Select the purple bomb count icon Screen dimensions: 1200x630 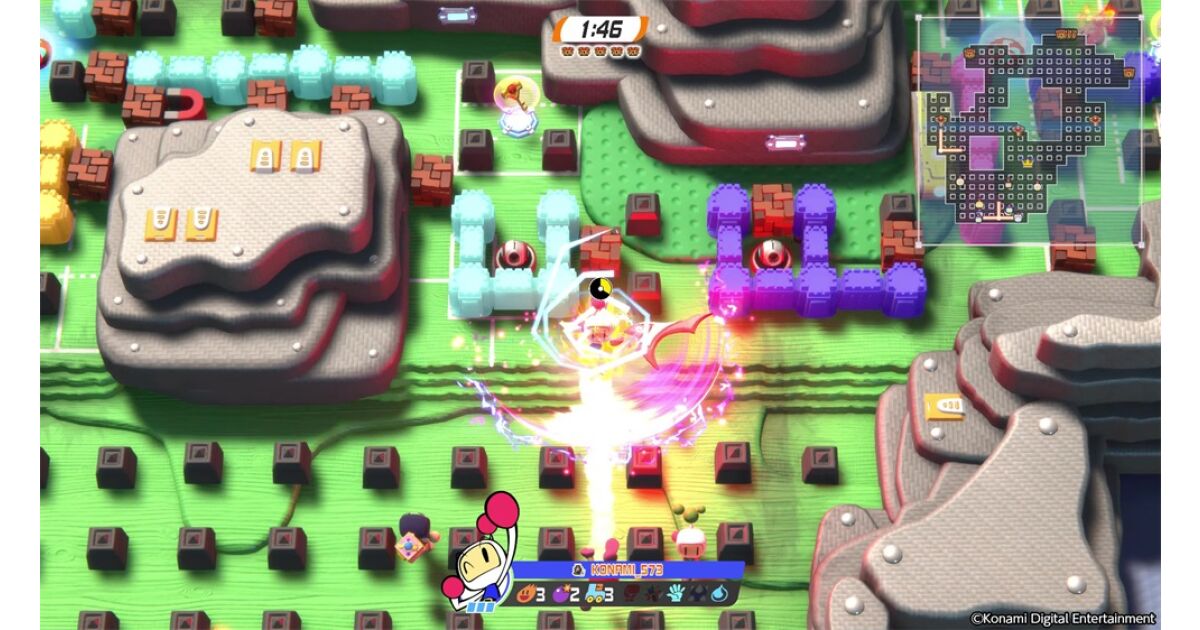click(558, 593)
